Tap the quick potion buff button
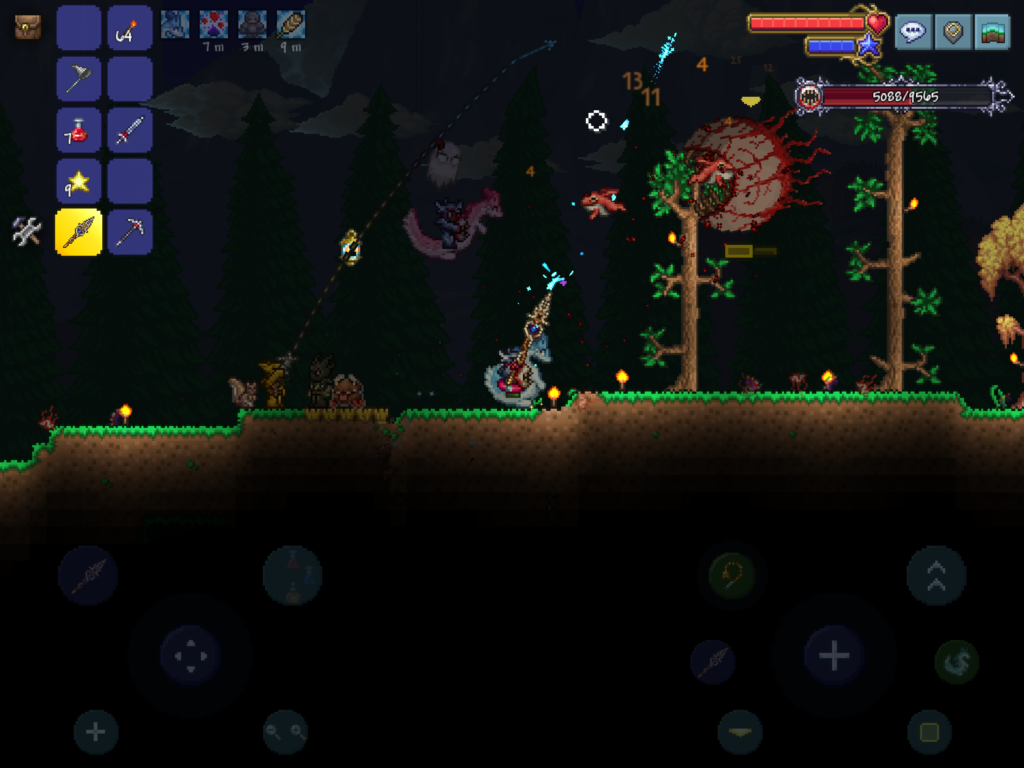1024x768 pixels. (x=292, y=575)
